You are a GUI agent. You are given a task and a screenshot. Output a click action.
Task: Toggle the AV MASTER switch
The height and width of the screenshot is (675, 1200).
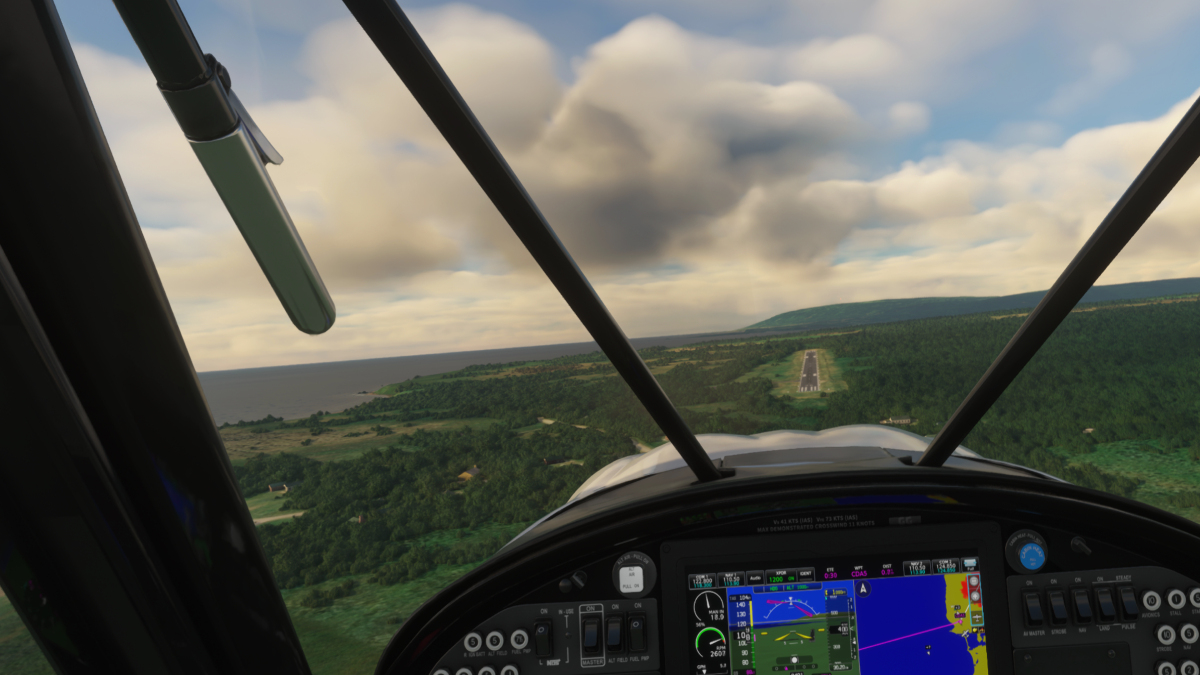pyautogui.click(x=1033, y=607)
